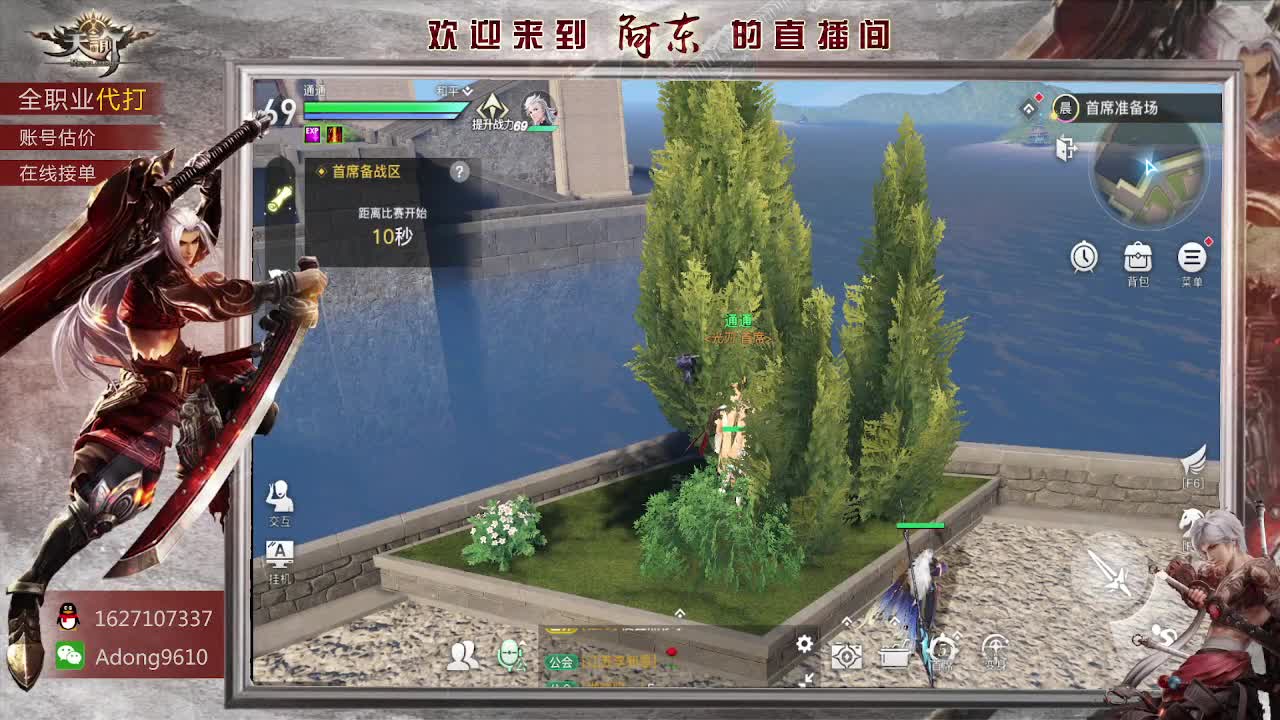This screenshot has width=1280, height=720.
Task: Select the 交互 interact icon
Action: (x=278, y=498)
